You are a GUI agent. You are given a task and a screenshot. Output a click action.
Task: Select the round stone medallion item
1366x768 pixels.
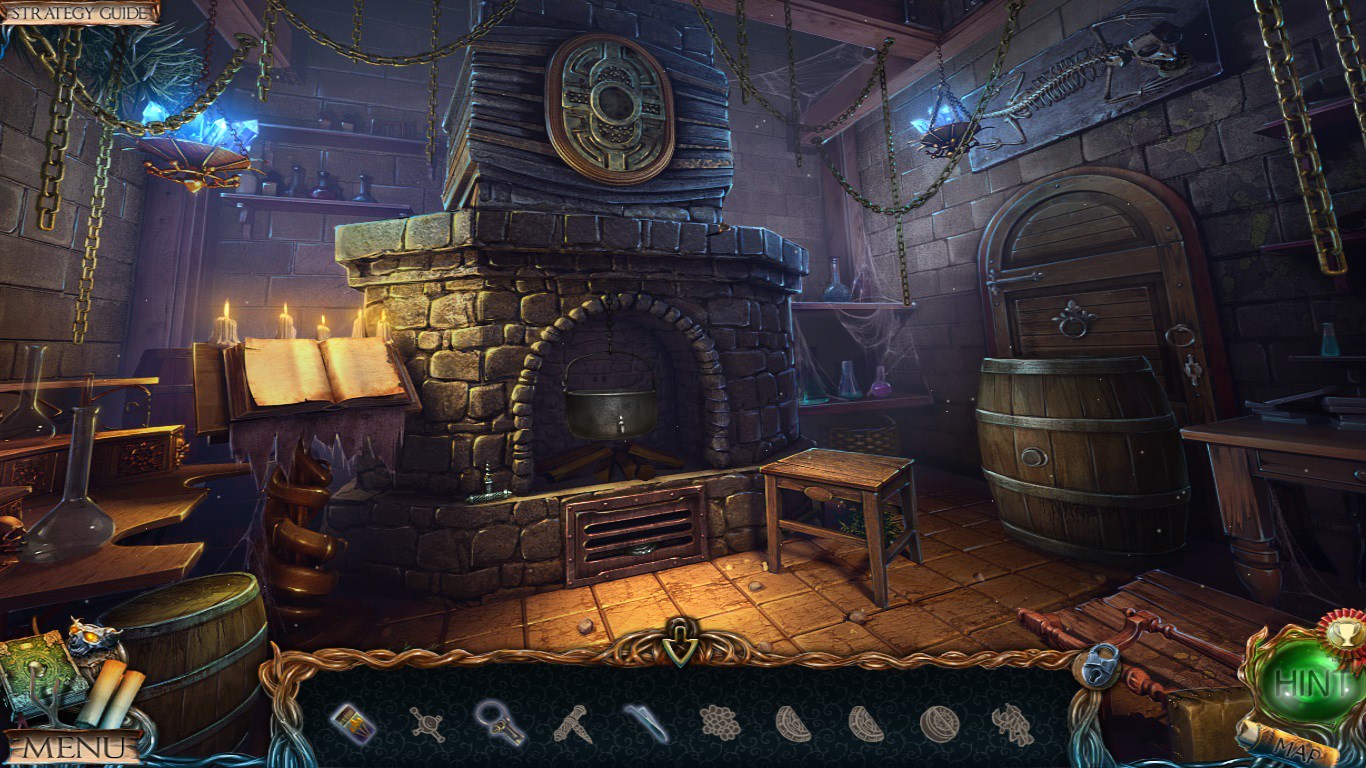pos(939,723)
